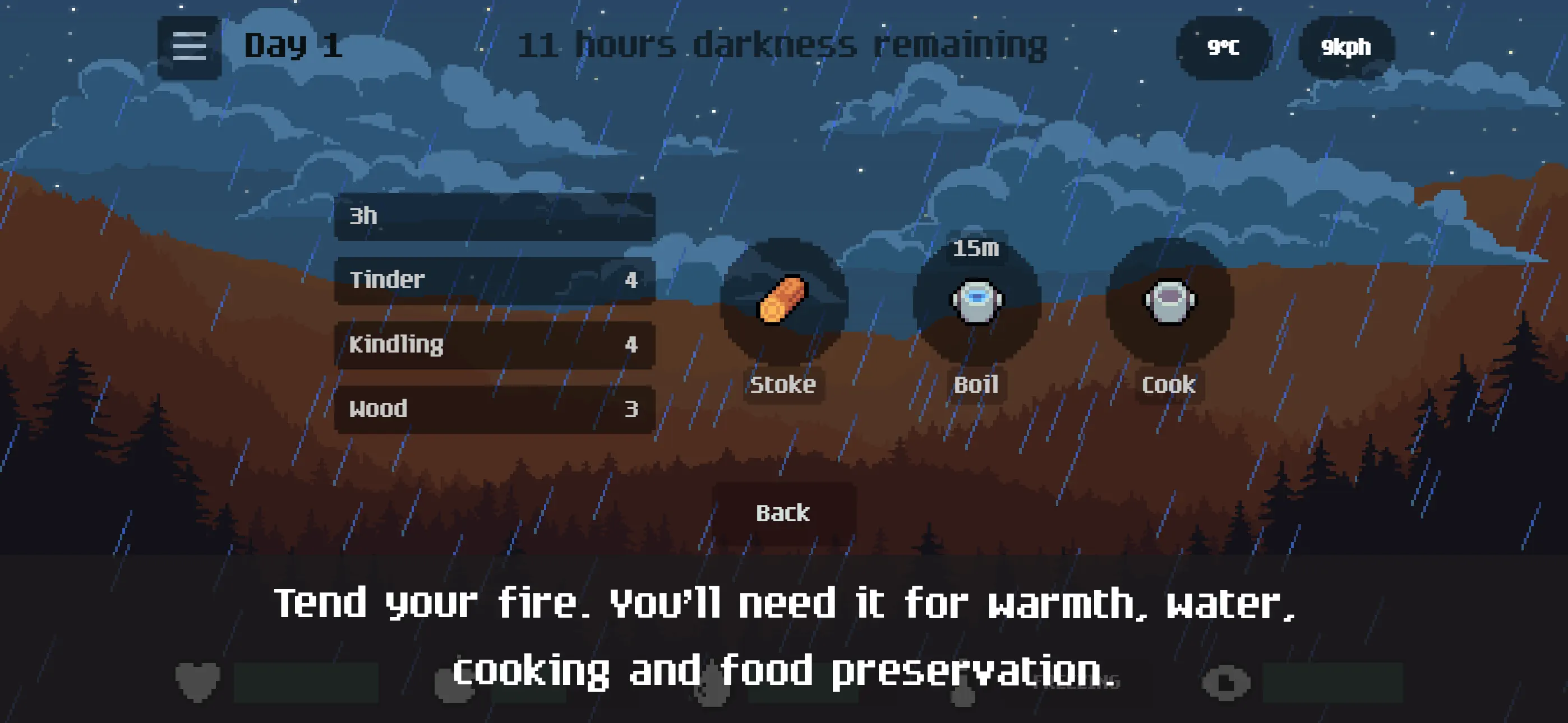Select the Boil pot icon

tap(976, 300)
